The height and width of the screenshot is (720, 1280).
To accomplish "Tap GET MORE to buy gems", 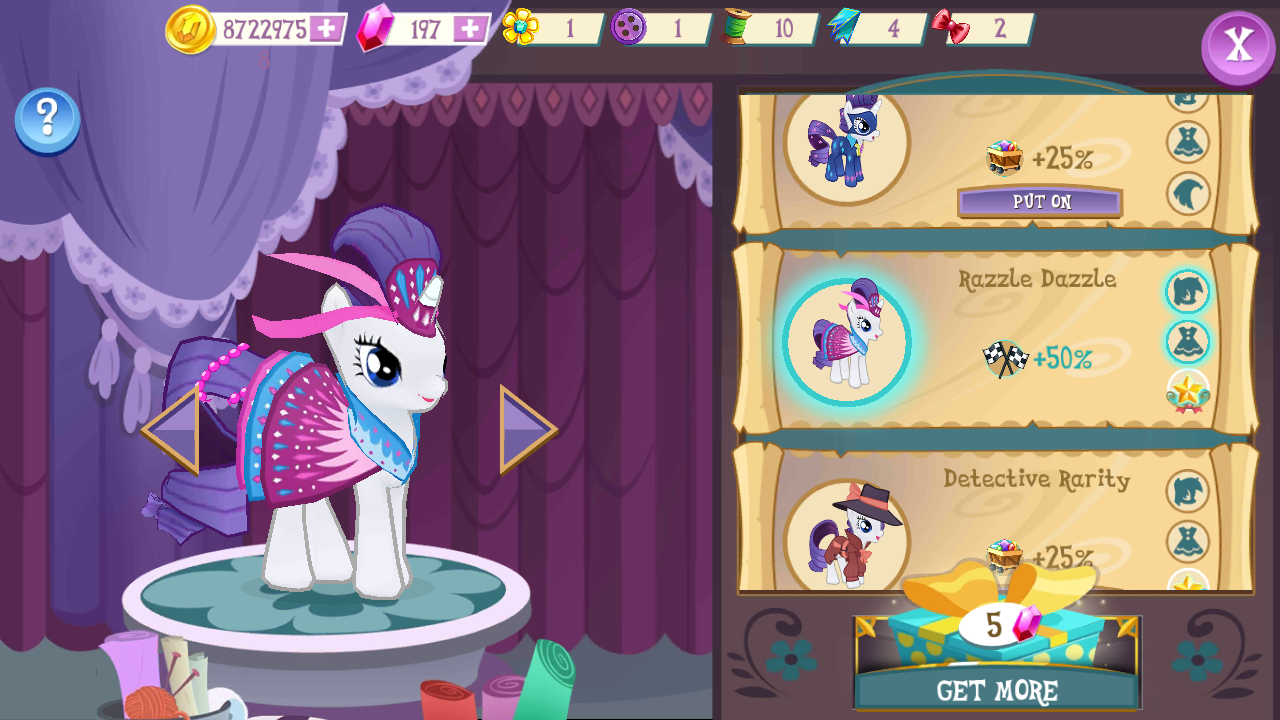I will point(997,689).
